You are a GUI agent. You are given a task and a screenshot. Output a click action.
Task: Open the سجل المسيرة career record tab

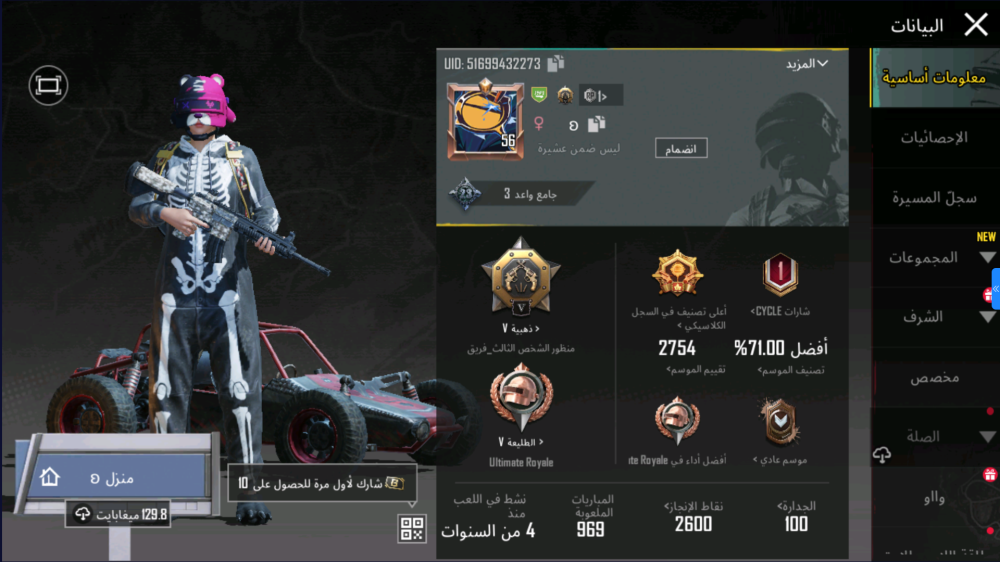click(x=934, y=198)
